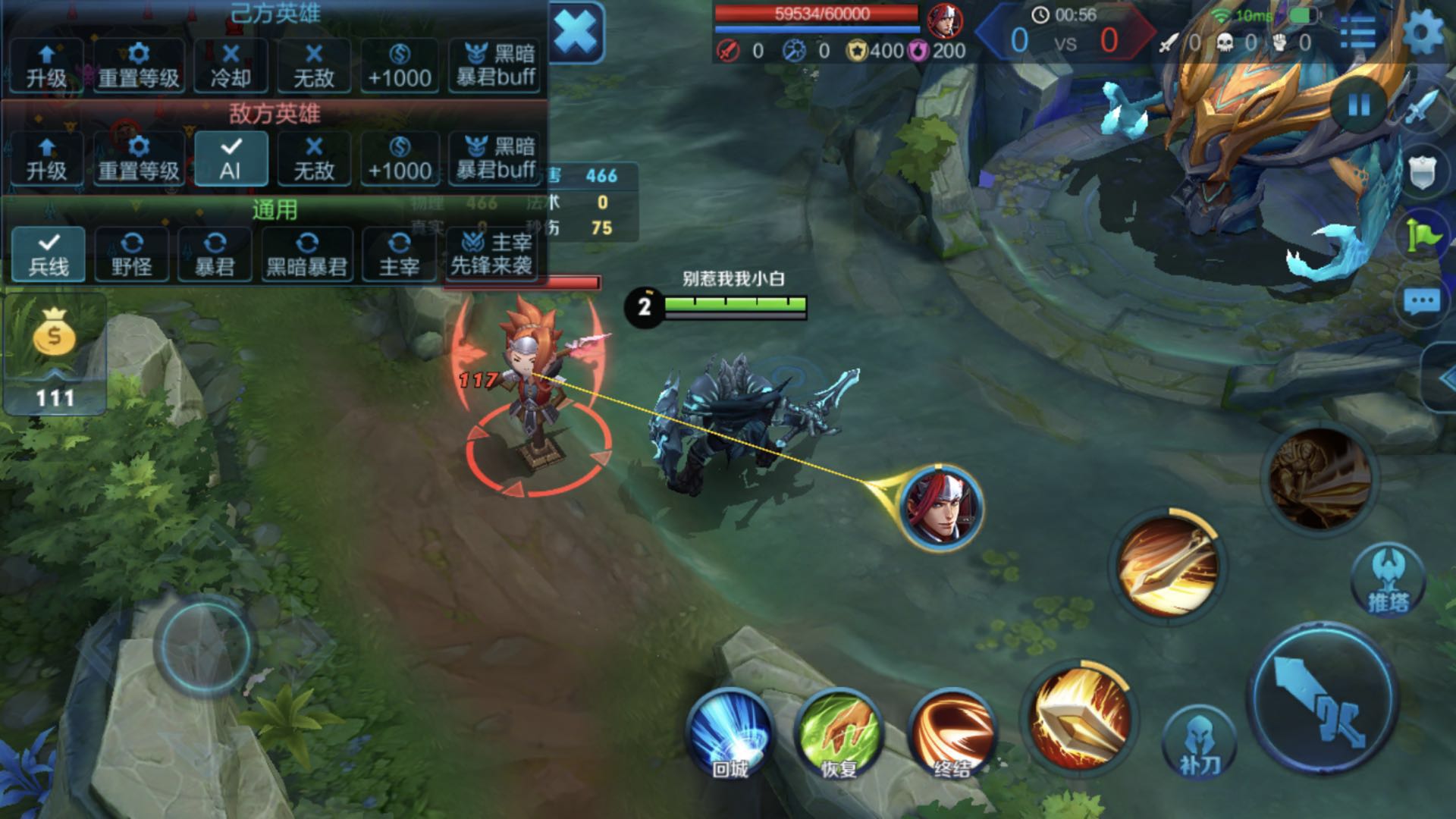Open the scoreboard list icon
Screen dimensions: 1456x819
[1357, 33]
